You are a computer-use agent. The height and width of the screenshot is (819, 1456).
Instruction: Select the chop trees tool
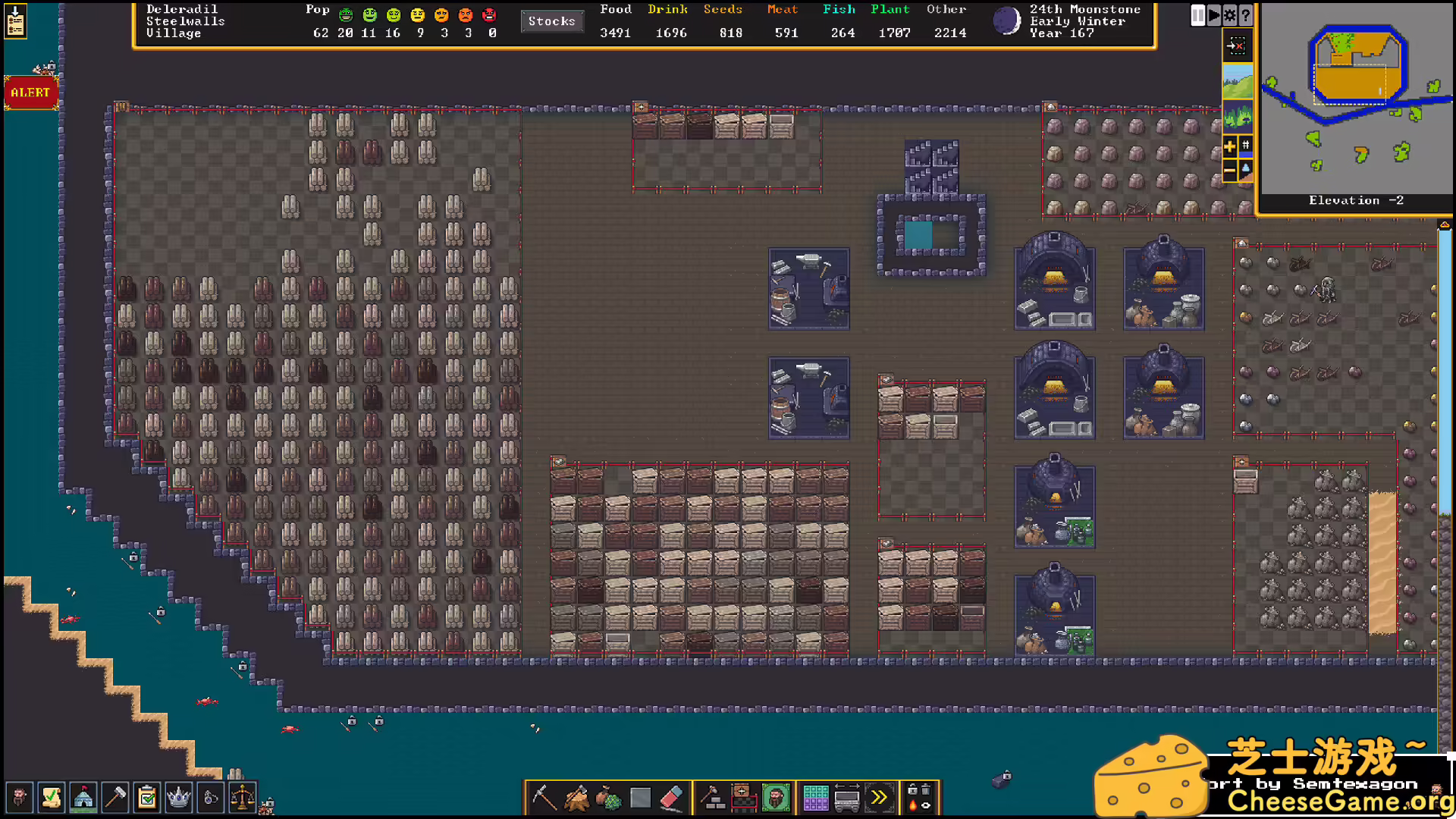tap(576, 796)
